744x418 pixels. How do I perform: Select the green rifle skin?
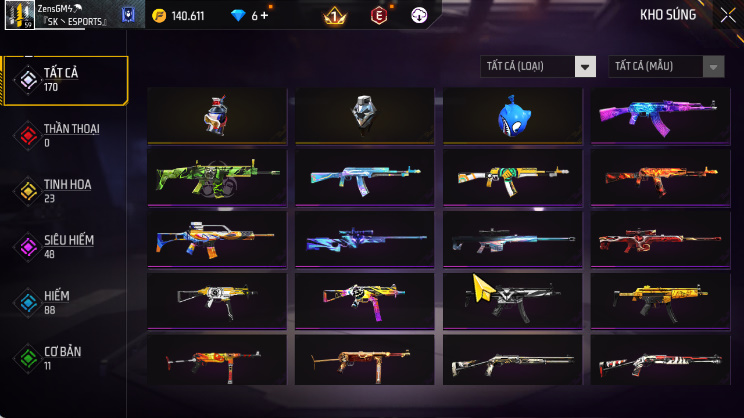click(x=217, y=177)
